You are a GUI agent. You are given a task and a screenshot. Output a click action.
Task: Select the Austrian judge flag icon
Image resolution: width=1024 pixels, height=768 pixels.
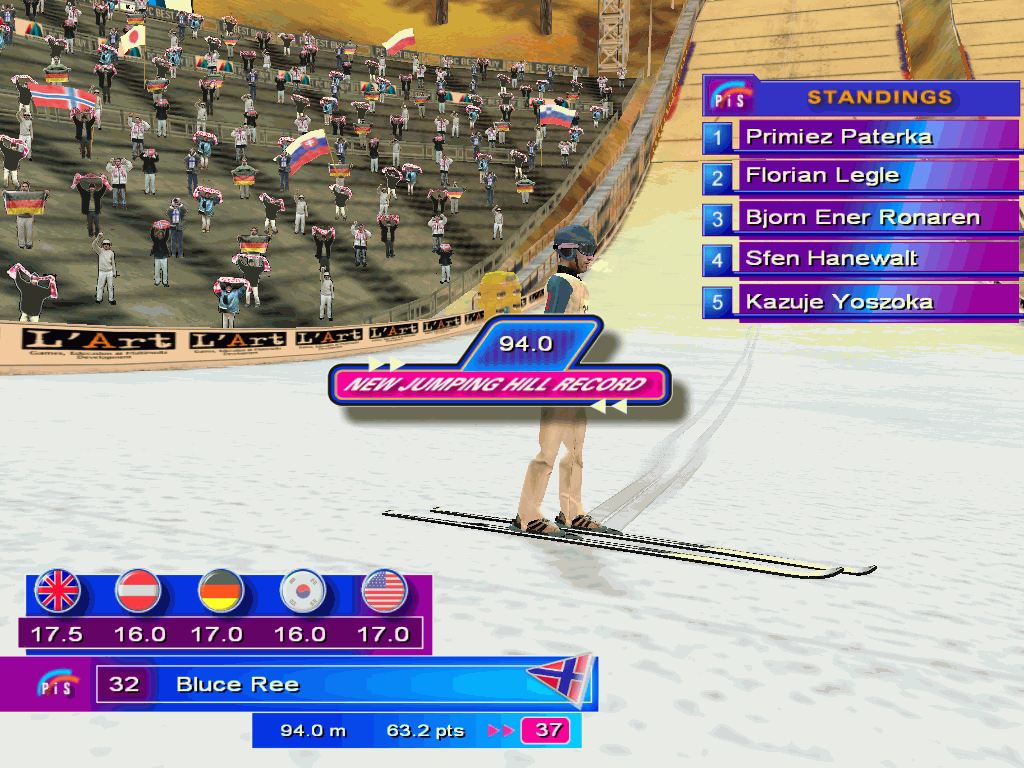139,591
